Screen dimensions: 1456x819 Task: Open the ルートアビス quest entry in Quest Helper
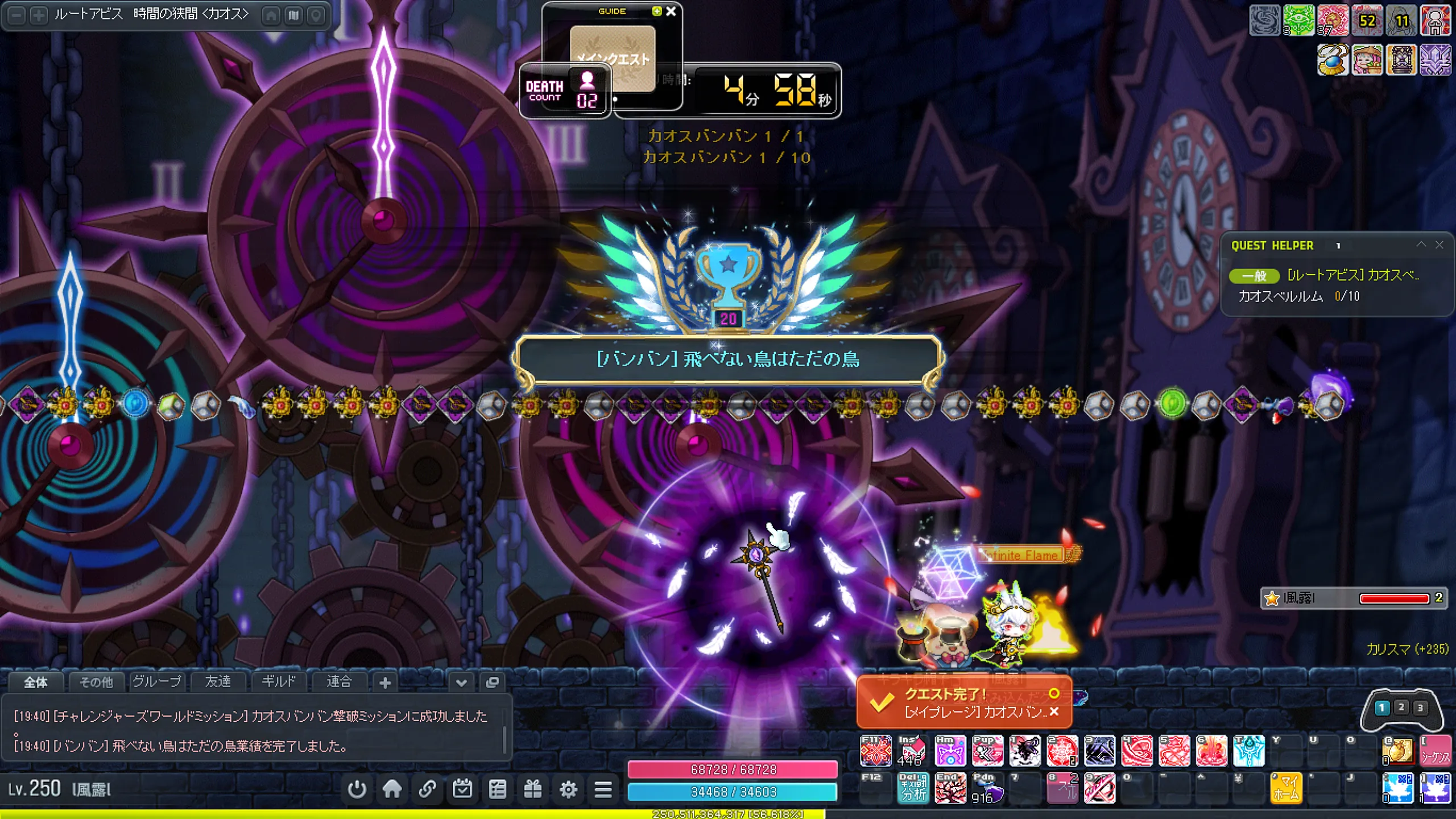click(1352, 276)
